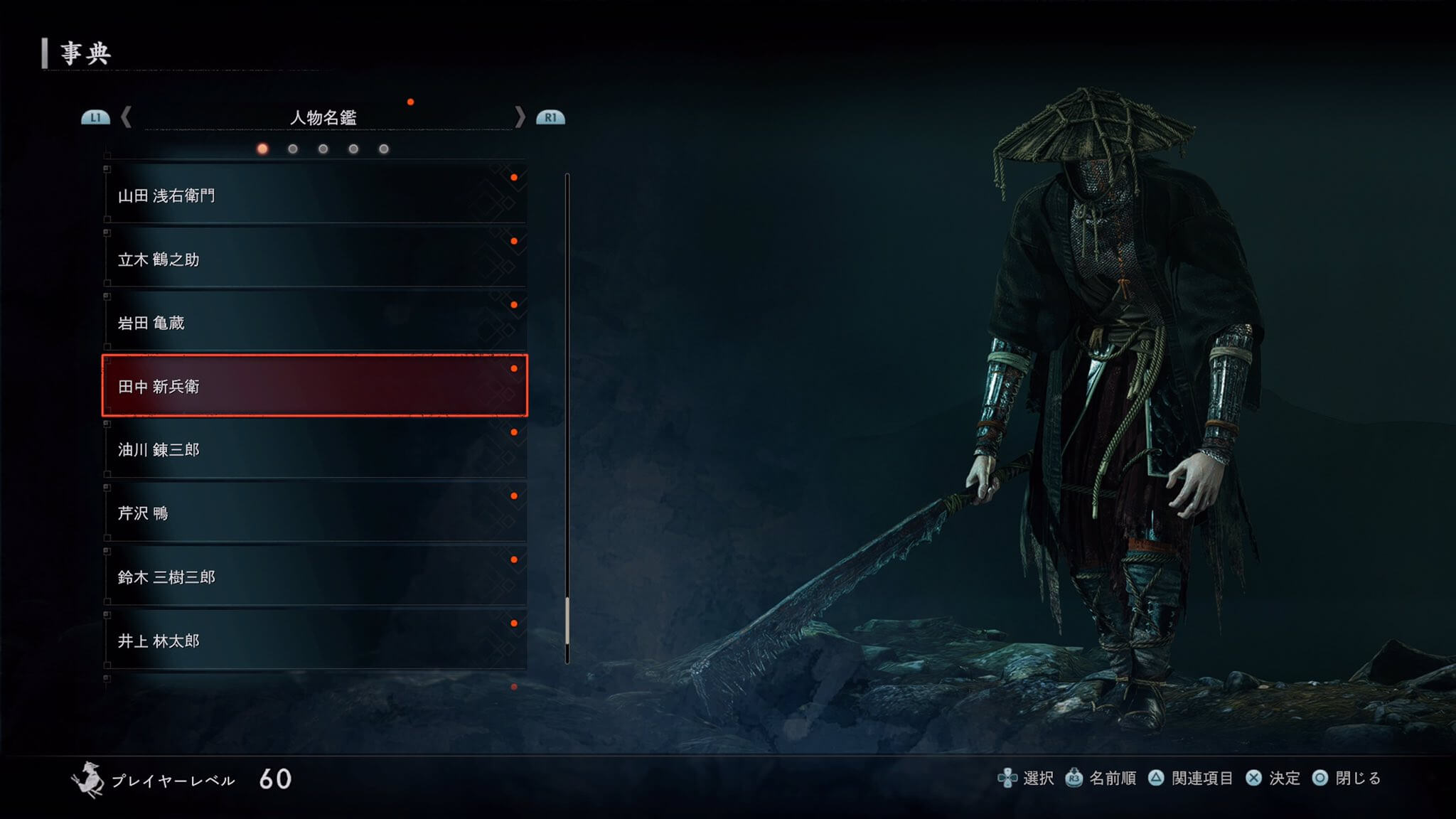Screen dimensions: 1456x819
Task: Open the 油川 錬三郎 entry
Action: pyautogui.click(x=314, y=449)
